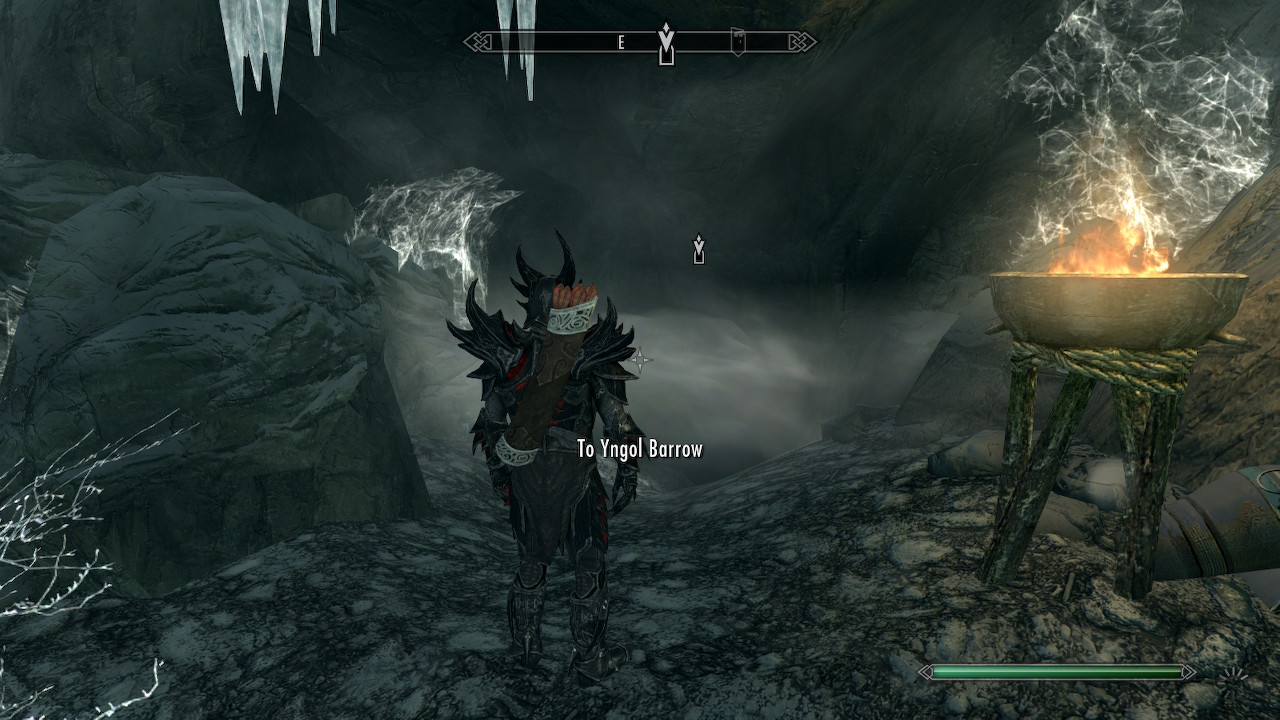Click the faint location marker on the compass
The width and height of the screenshot is (1280, 720).
tap(737, 40)
